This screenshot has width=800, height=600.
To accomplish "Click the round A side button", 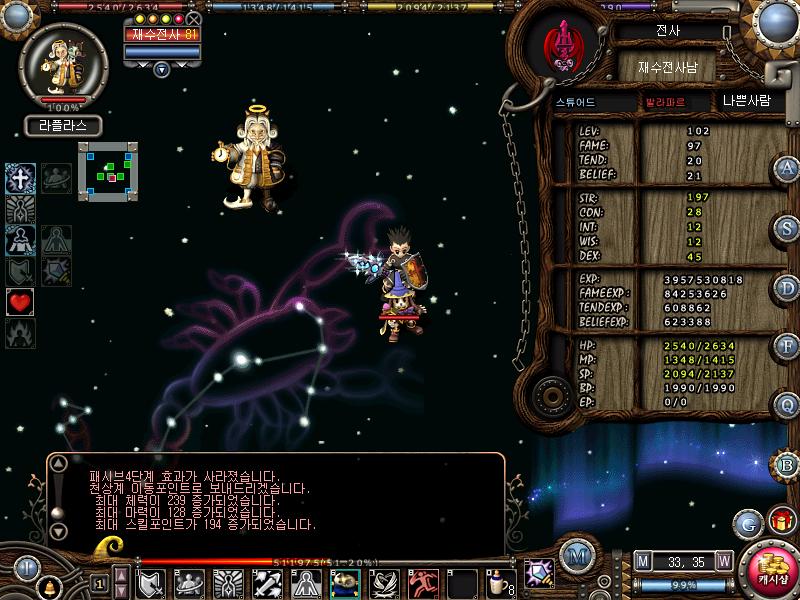I will [x=788, y=169].
